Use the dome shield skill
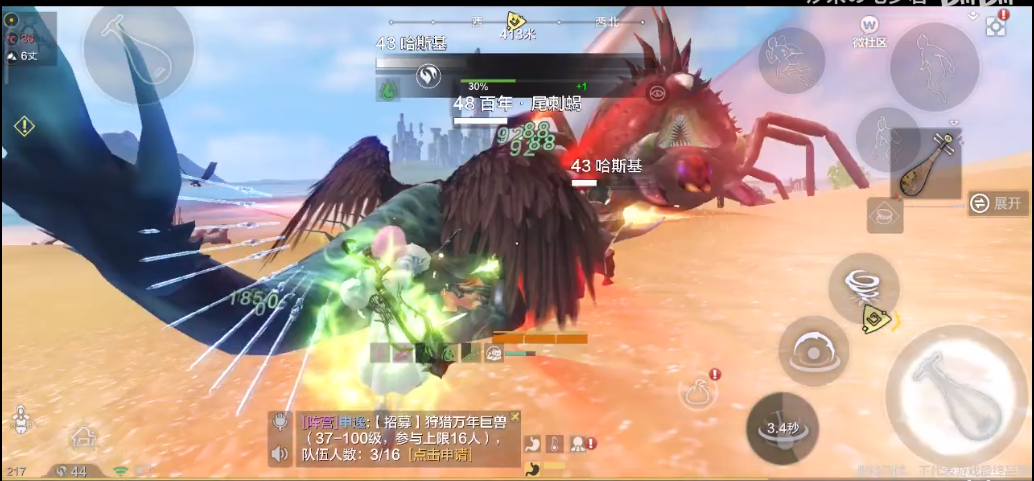The height and width of the screenshot is (481, 1034). 814,351
